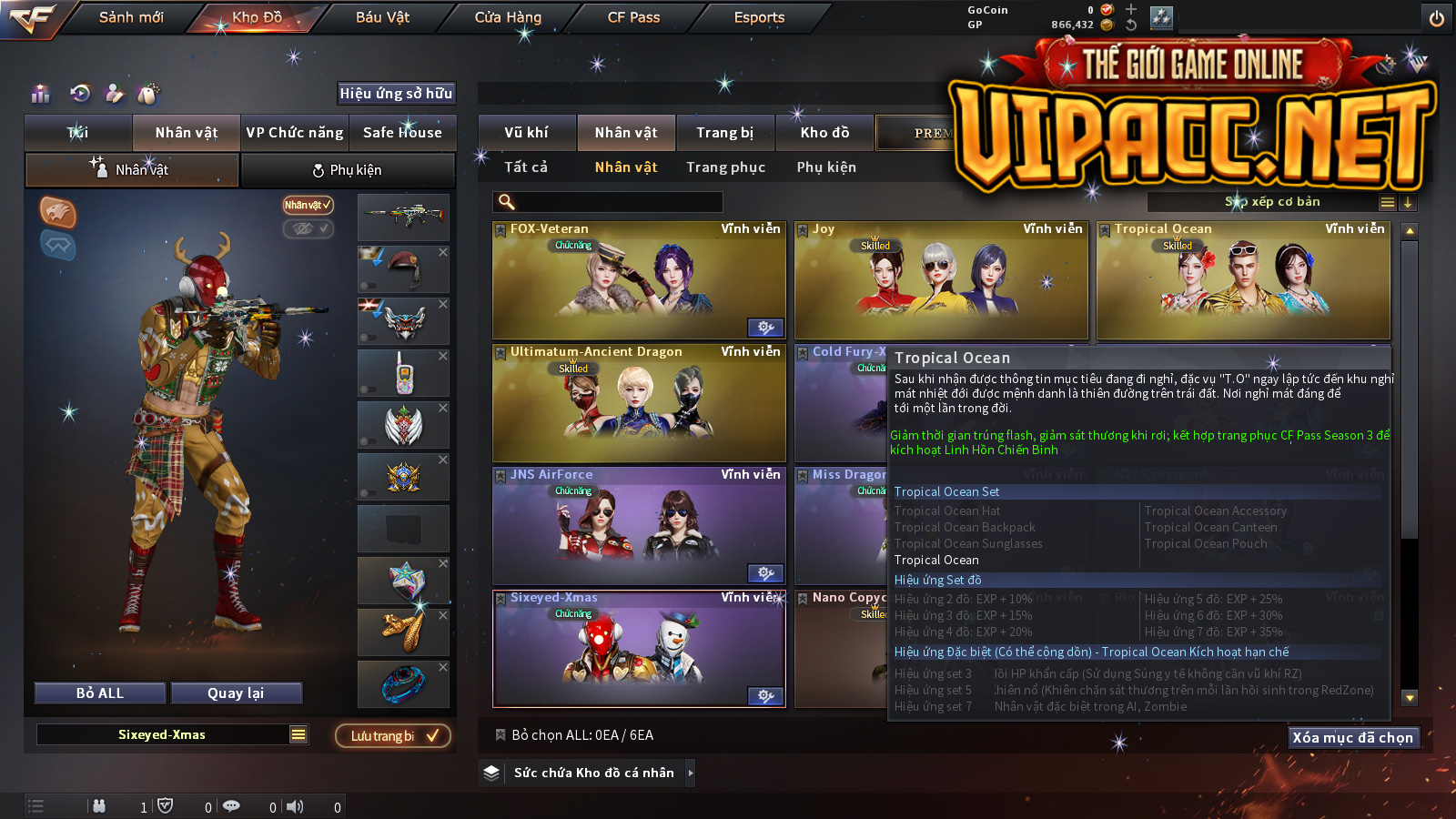Open the CF Pass menu

point(633,17)
